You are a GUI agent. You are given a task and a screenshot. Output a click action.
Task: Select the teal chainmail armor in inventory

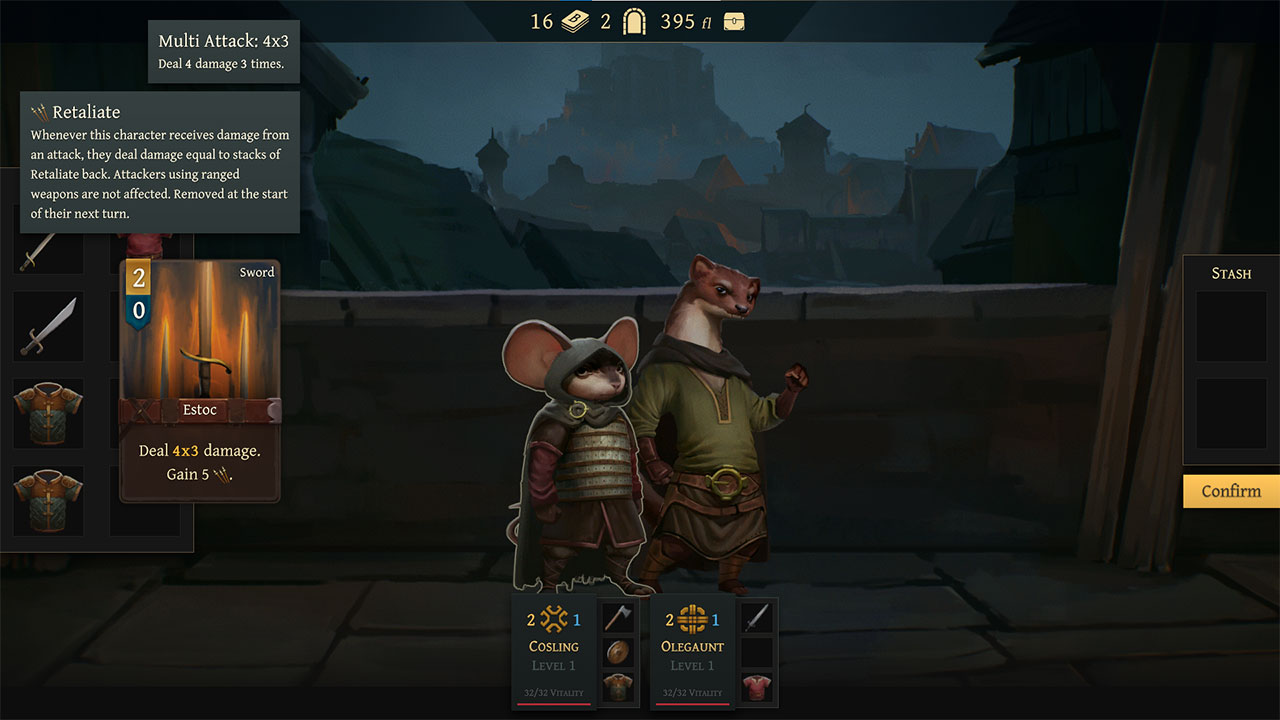pyautogui.click(x=47, y=413)
